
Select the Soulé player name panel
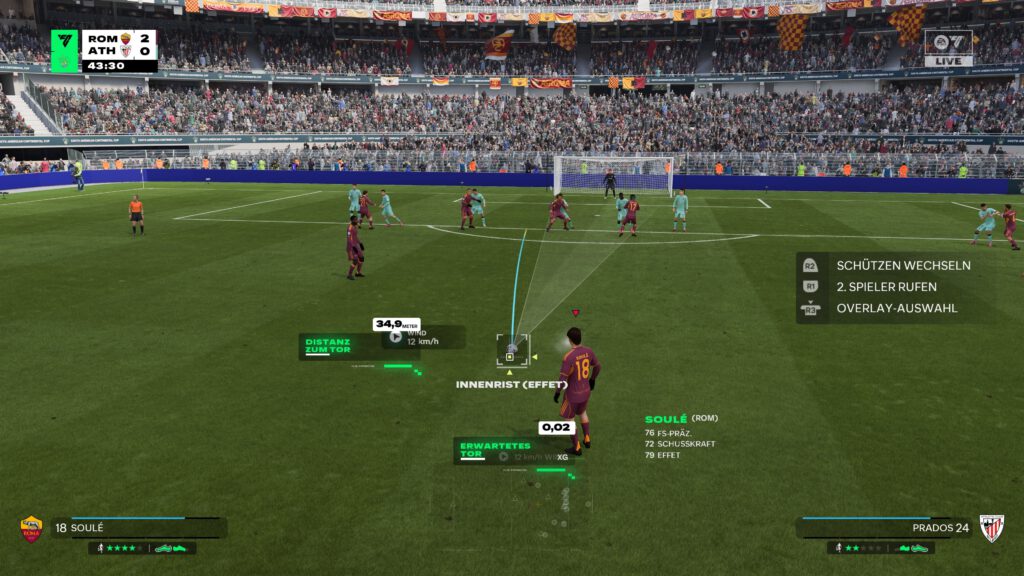[138, 527]
